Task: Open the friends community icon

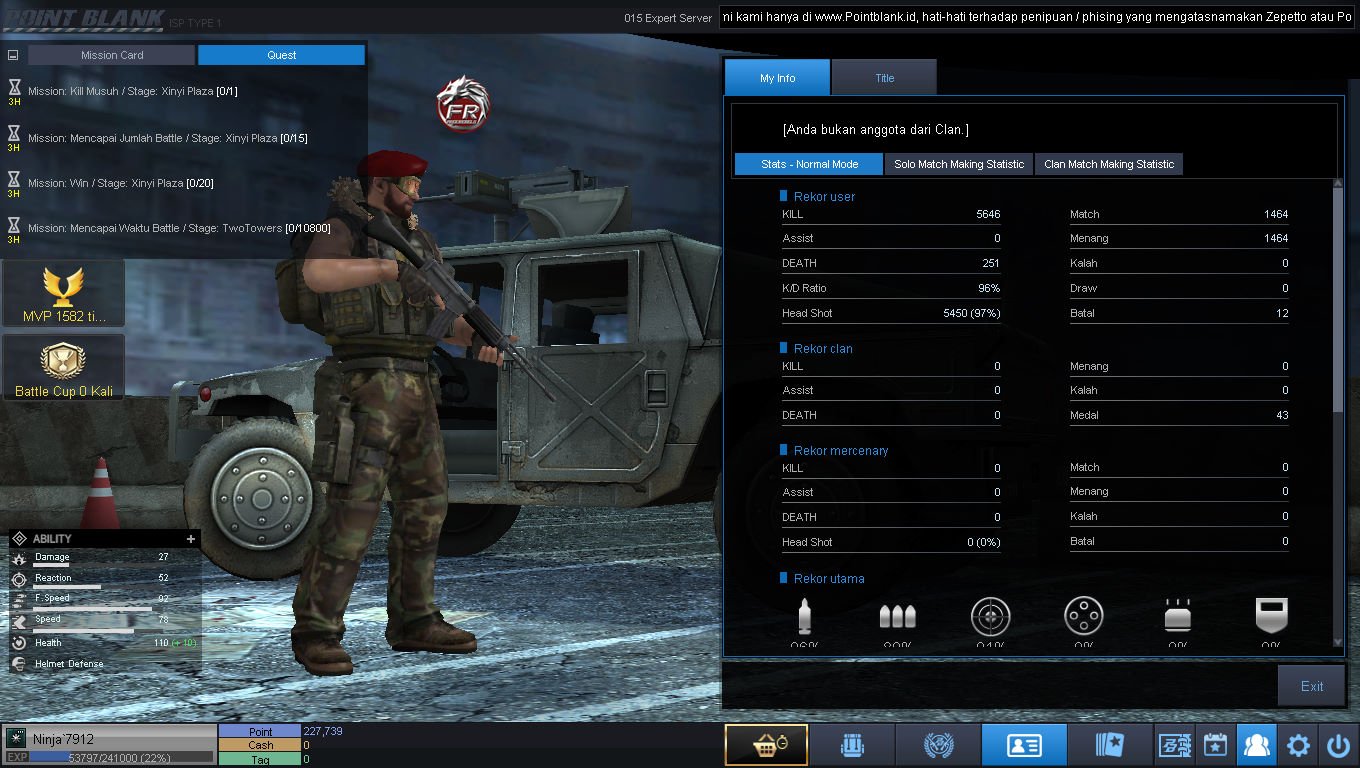Action: [1256, 745]
